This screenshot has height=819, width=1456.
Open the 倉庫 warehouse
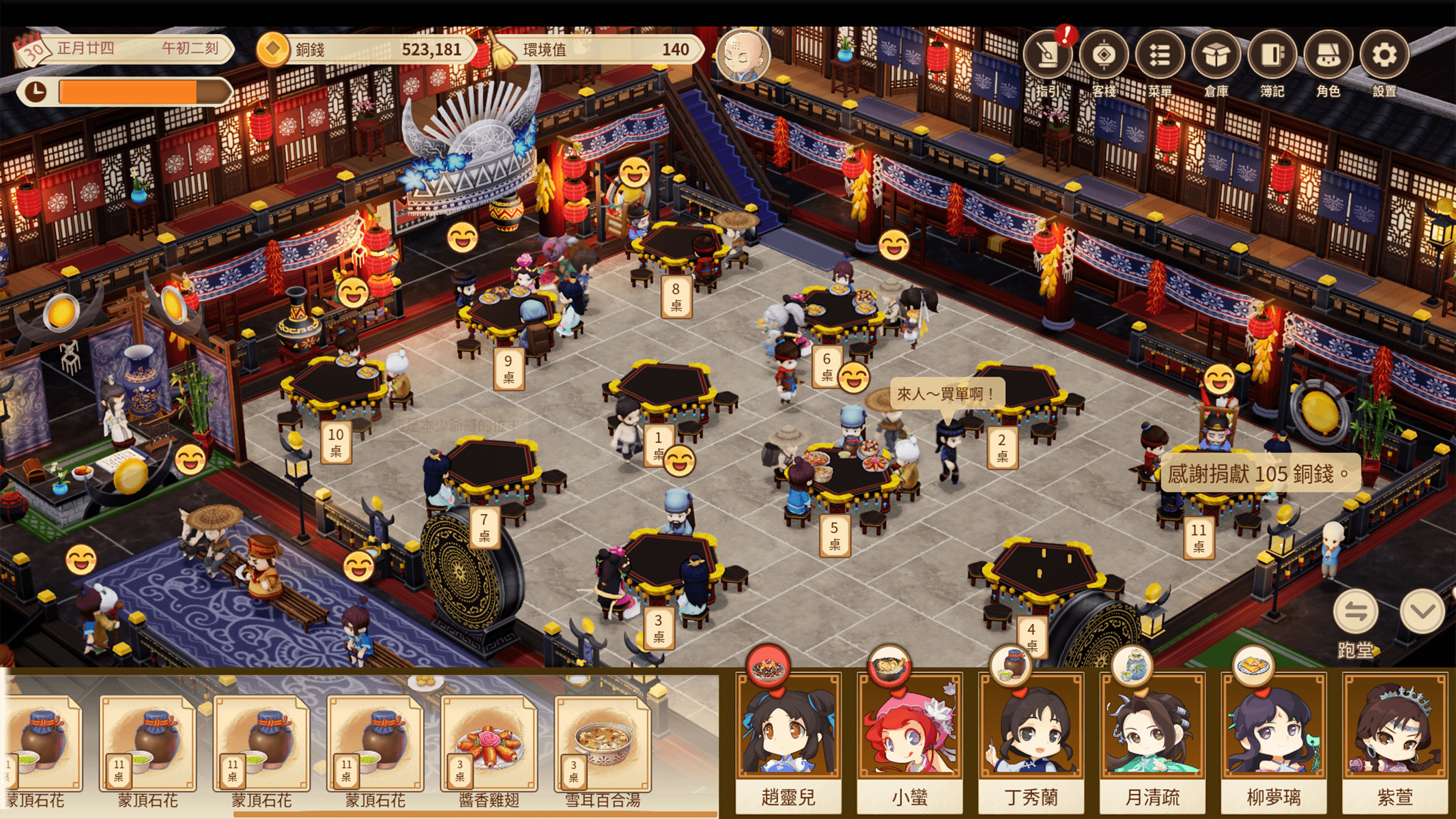coord(1216,56)
